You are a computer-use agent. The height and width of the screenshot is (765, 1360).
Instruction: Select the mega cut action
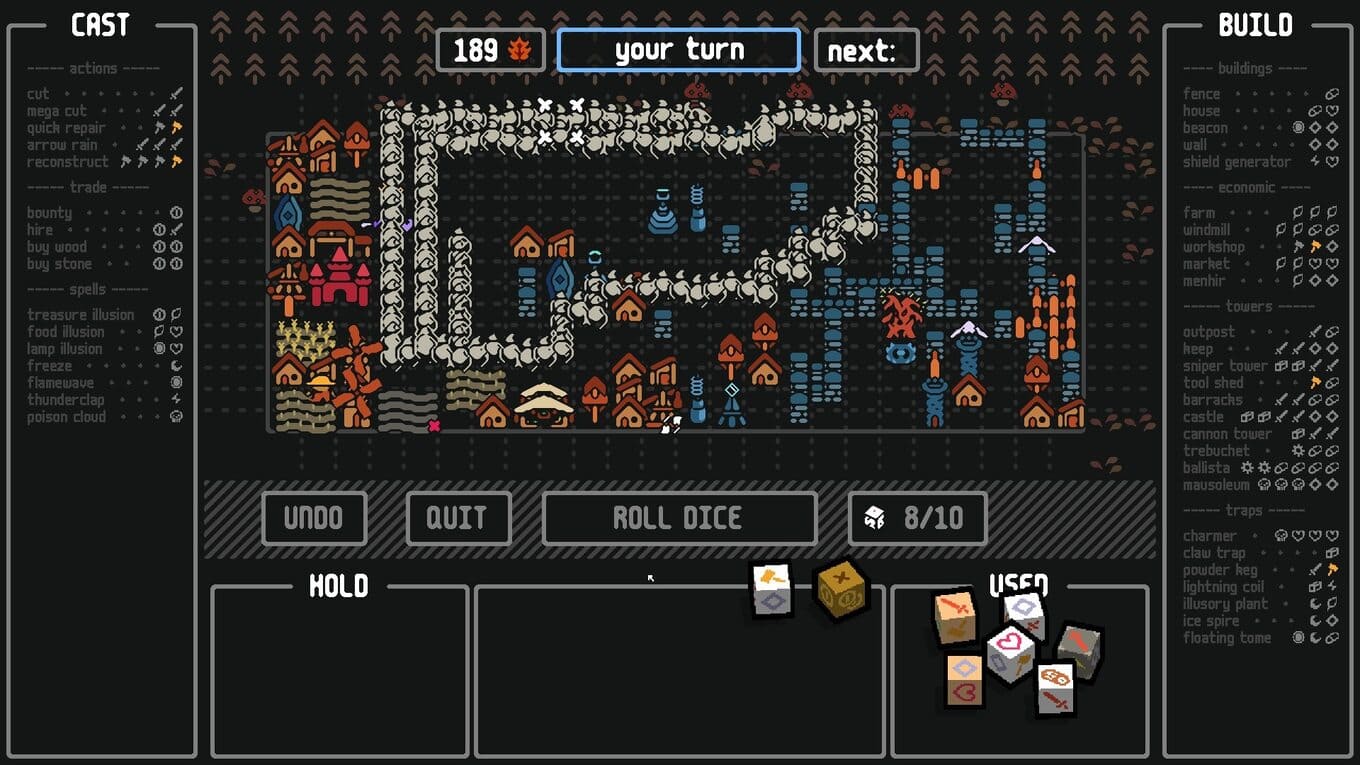pos(57,111)
